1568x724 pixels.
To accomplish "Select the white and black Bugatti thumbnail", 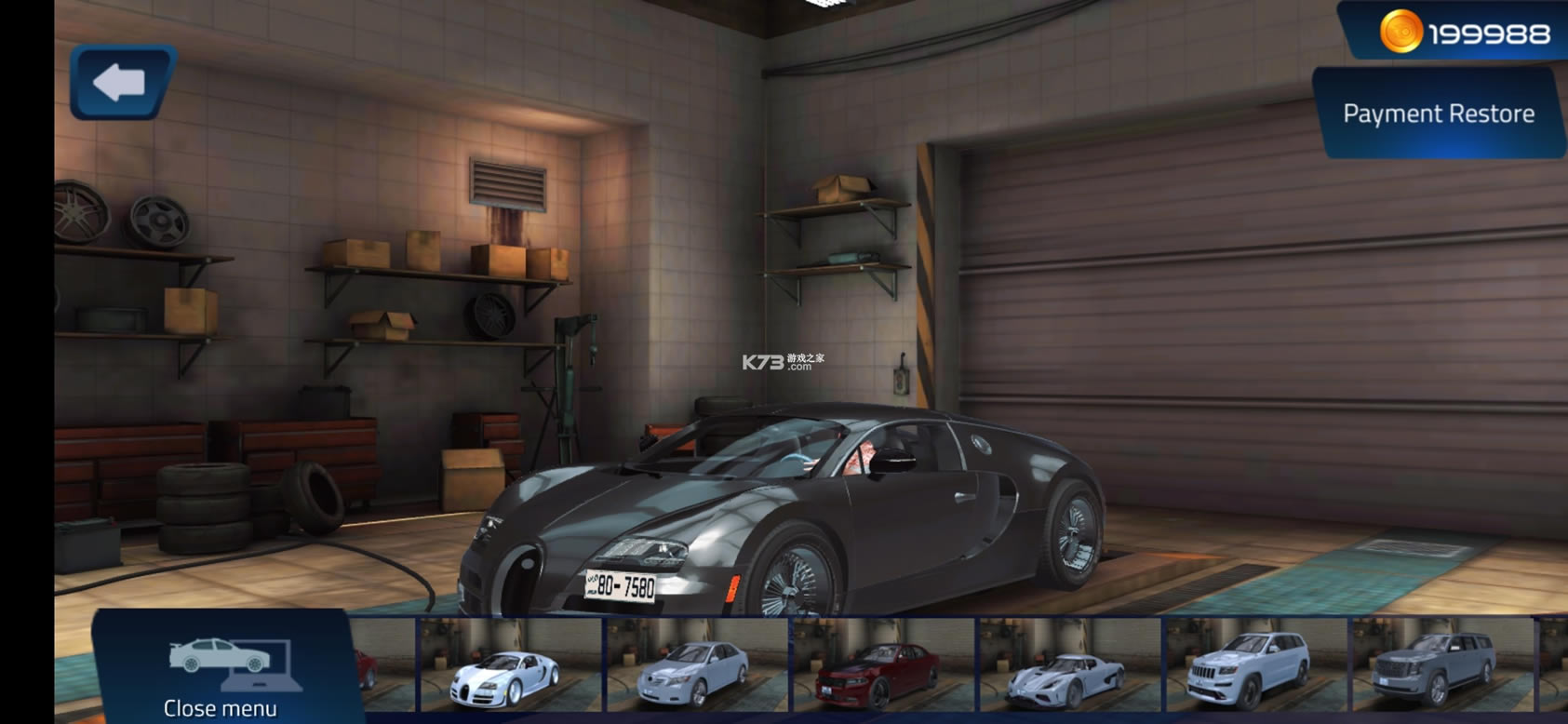I will point(510,665).
